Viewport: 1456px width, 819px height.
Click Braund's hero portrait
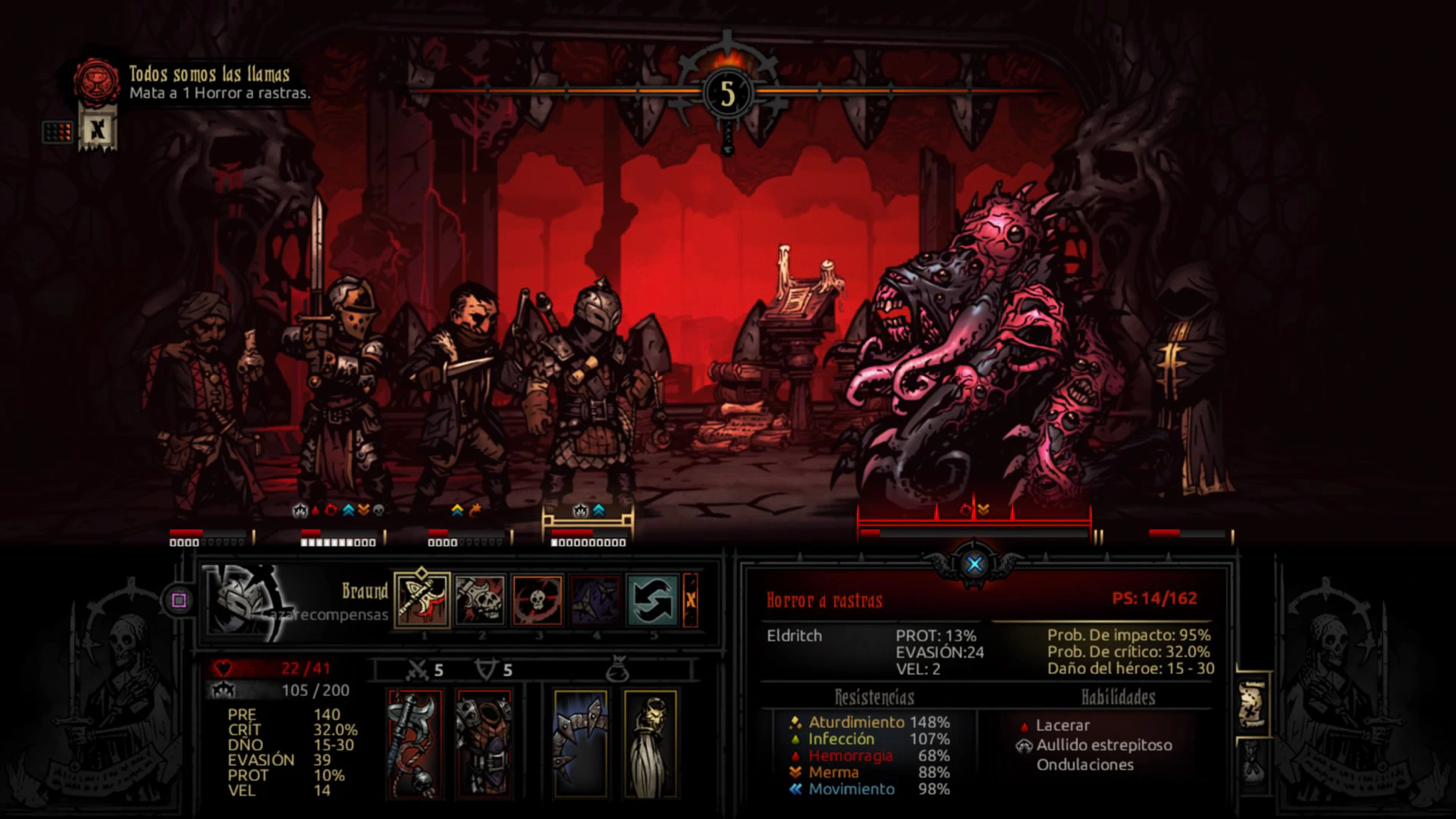click(x=244, y=600)
